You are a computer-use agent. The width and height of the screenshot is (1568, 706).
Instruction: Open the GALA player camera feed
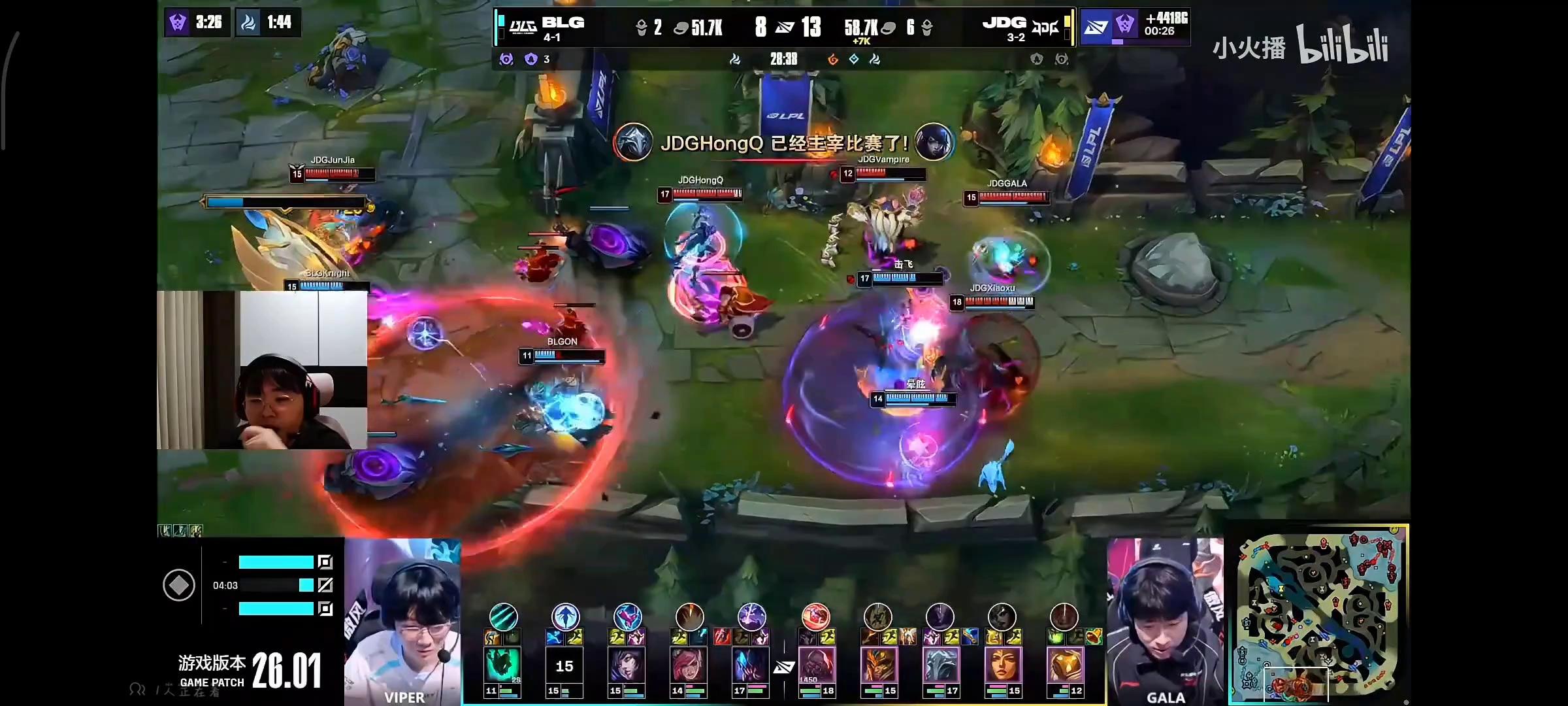coord(1165,621)
